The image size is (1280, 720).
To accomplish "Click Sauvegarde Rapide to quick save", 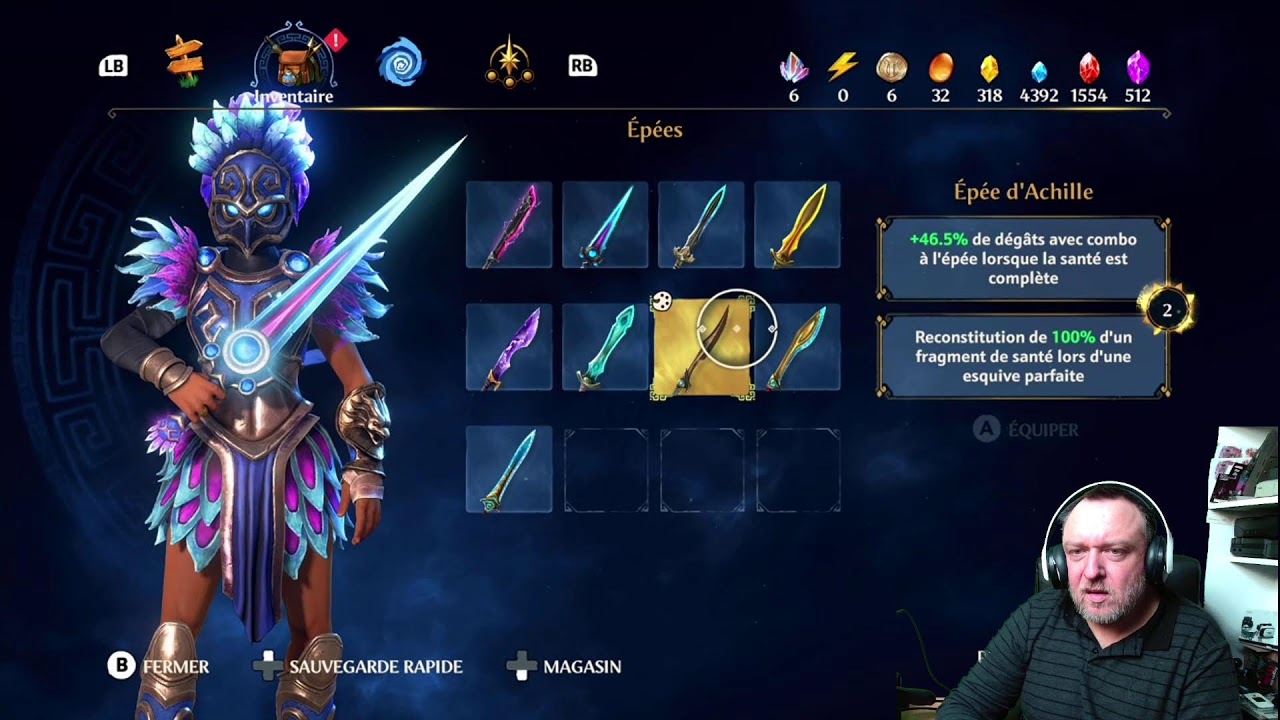I will 360,666.
